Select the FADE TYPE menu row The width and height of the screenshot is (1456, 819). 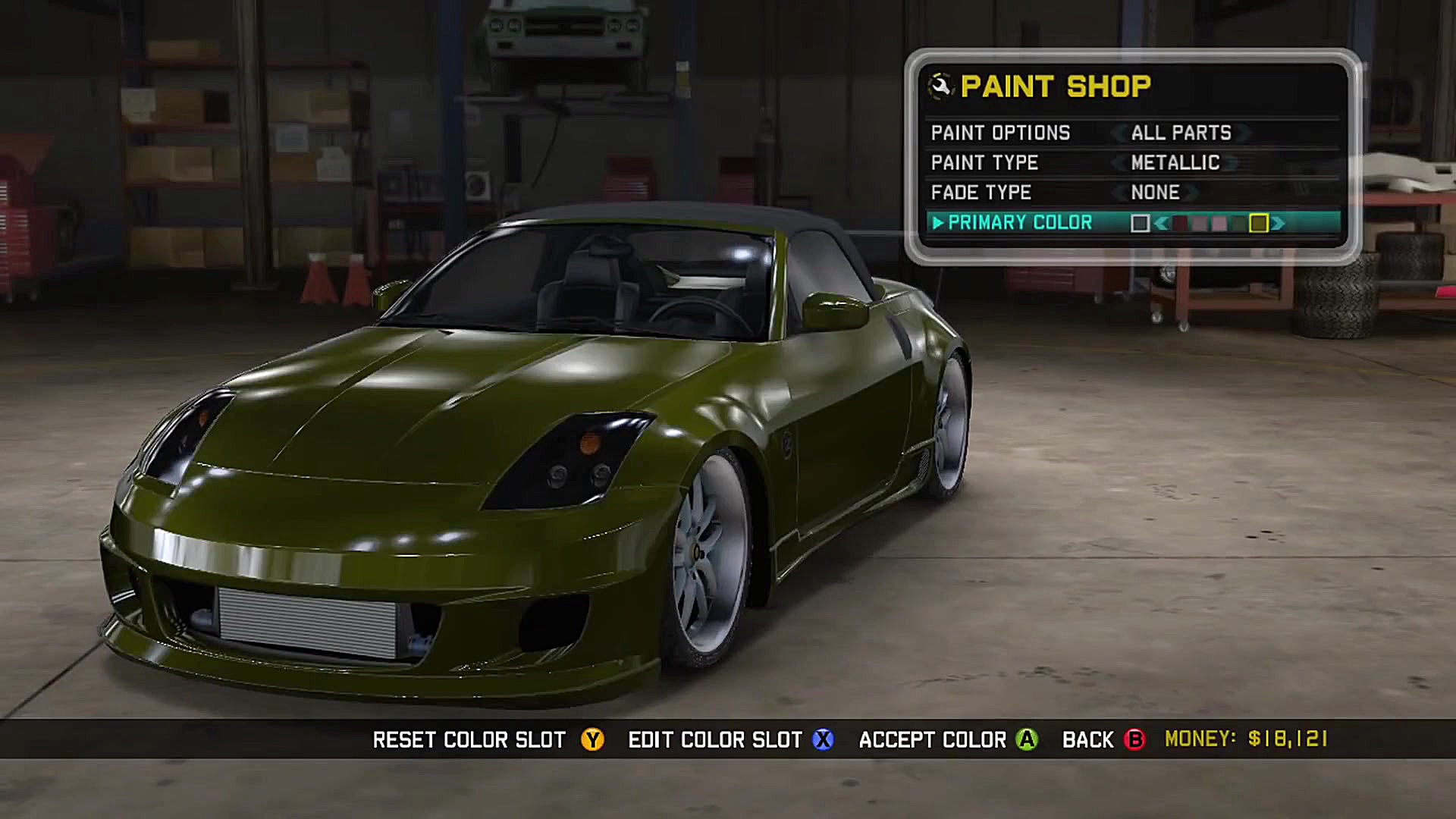[x=982, y=192]
